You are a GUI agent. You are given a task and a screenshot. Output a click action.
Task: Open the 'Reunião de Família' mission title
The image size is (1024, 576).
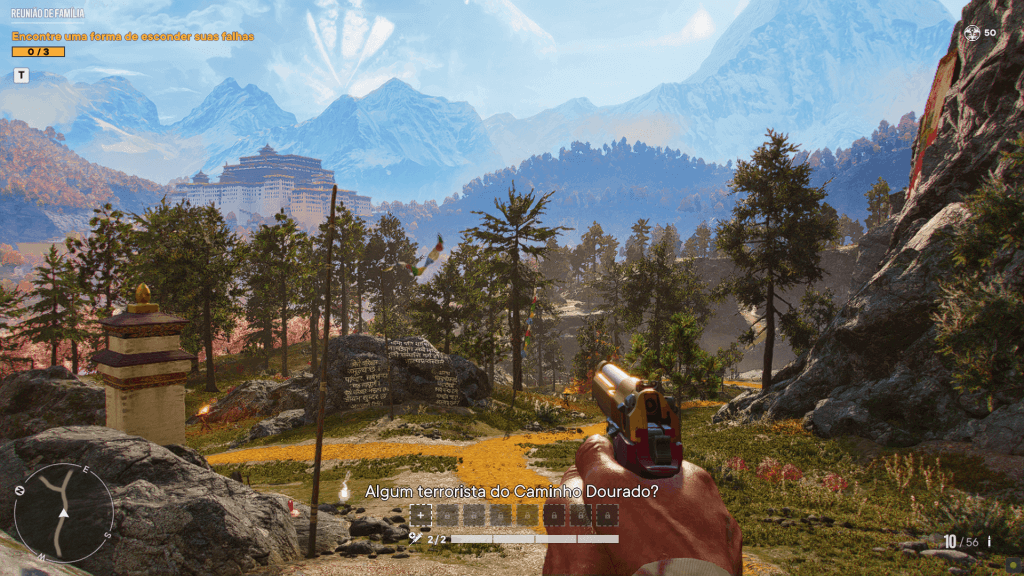coord(48,15)
